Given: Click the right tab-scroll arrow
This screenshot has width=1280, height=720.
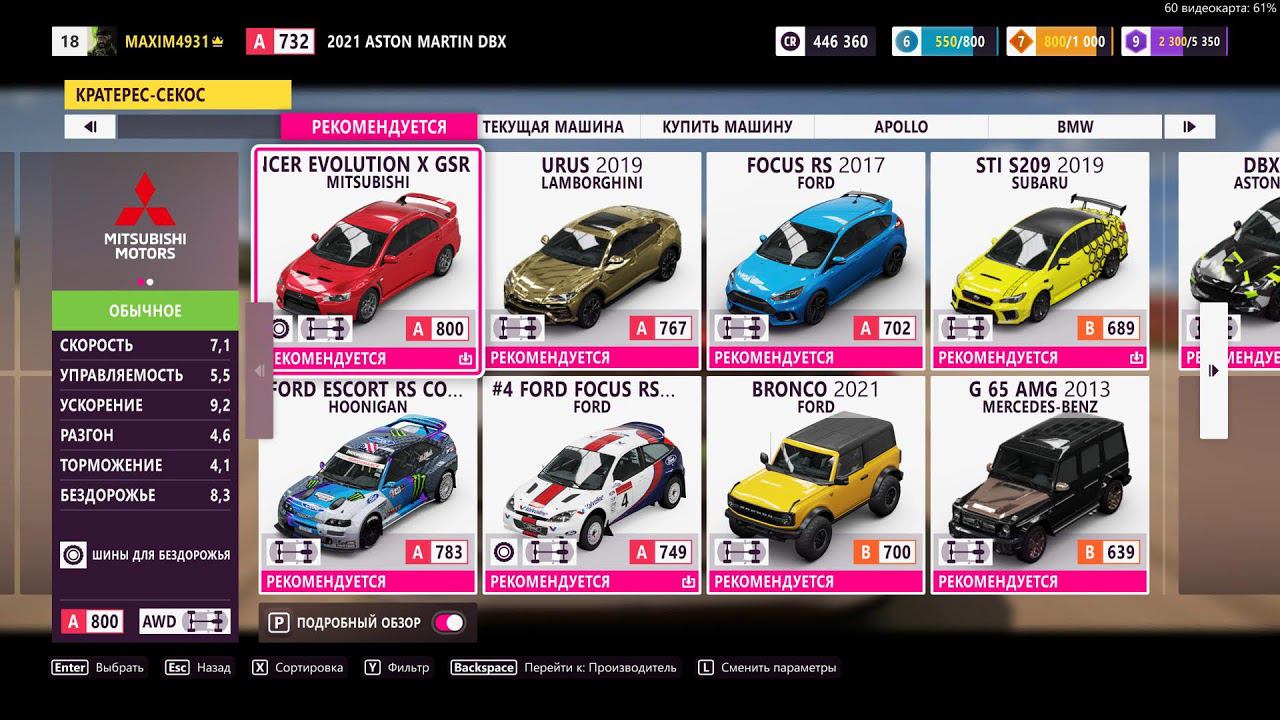Looking at the screenshot, I should coord(1189,127).
